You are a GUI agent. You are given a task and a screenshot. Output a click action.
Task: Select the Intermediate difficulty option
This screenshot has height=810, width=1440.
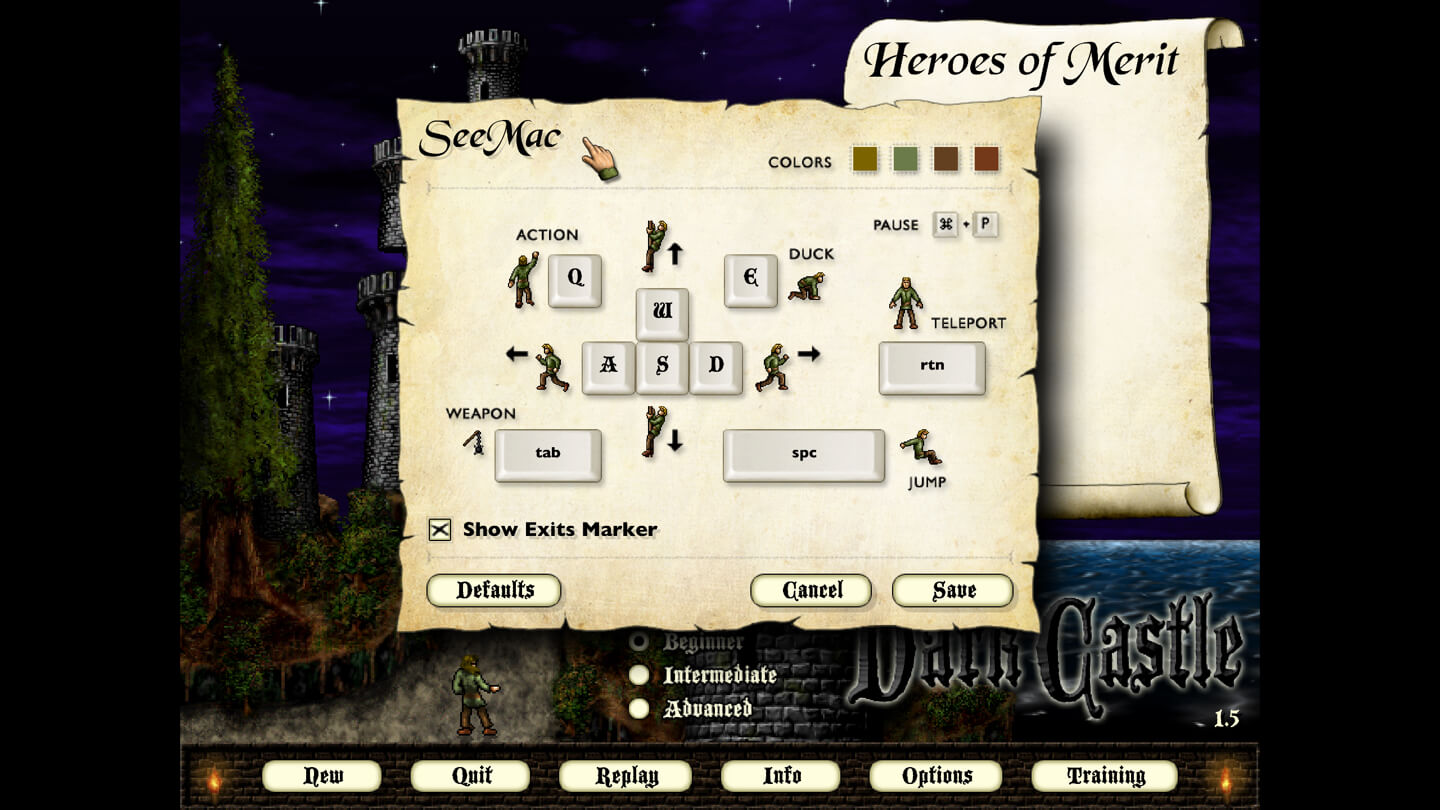tap(639, 675)
